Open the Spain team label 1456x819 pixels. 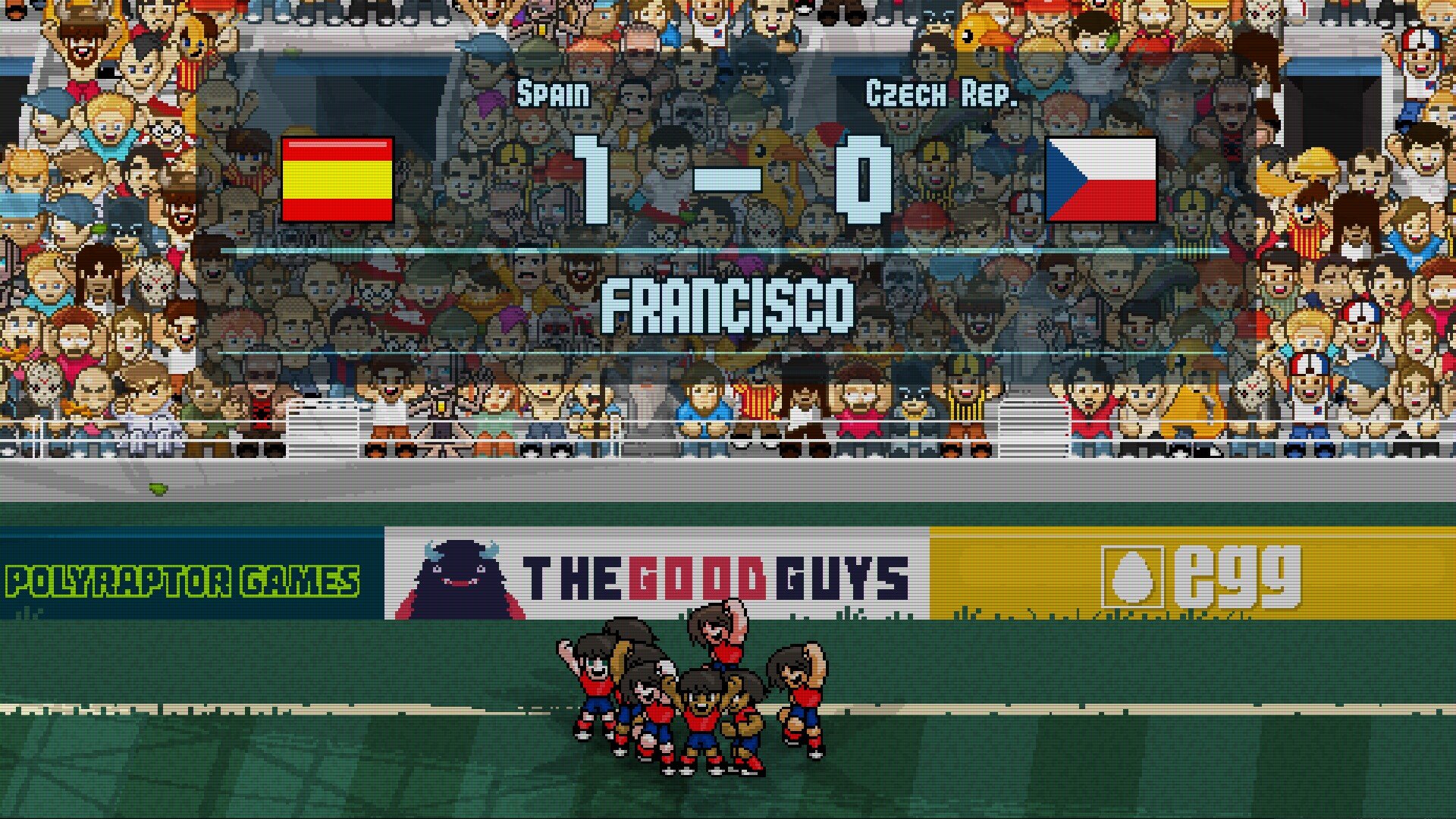(x=552, y=93)
